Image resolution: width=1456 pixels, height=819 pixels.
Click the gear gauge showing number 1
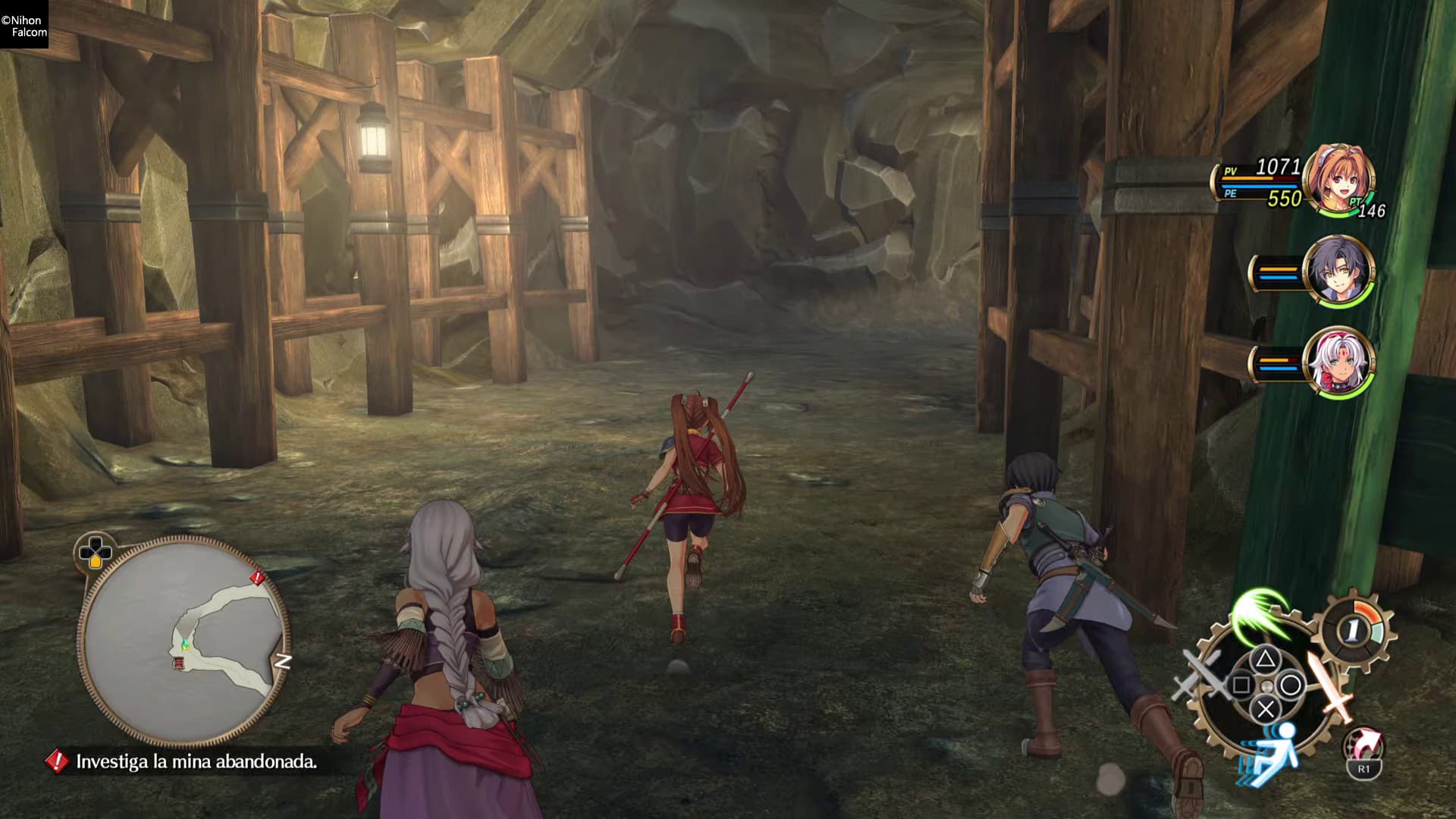[x=1356, y=629]
